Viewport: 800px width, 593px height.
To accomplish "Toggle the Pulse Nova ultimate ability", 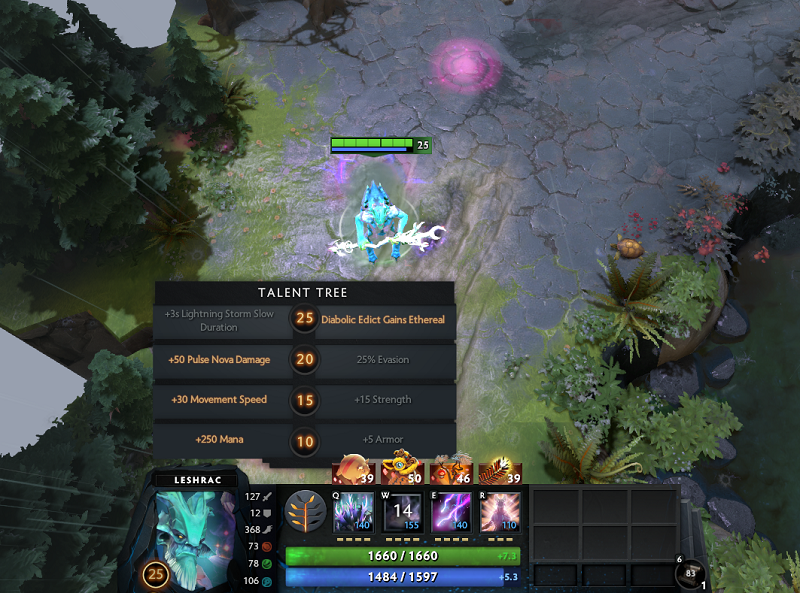I will [497, 511].
